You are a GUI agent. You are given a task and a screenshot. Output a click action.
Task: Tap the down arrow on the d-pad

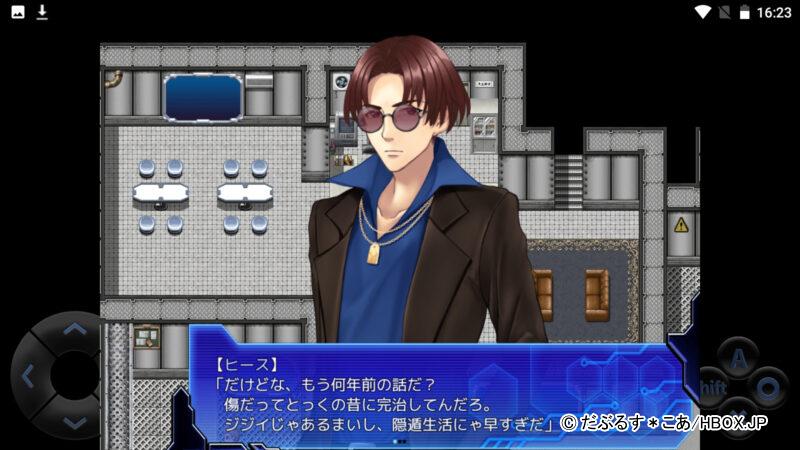click(74, 421)
